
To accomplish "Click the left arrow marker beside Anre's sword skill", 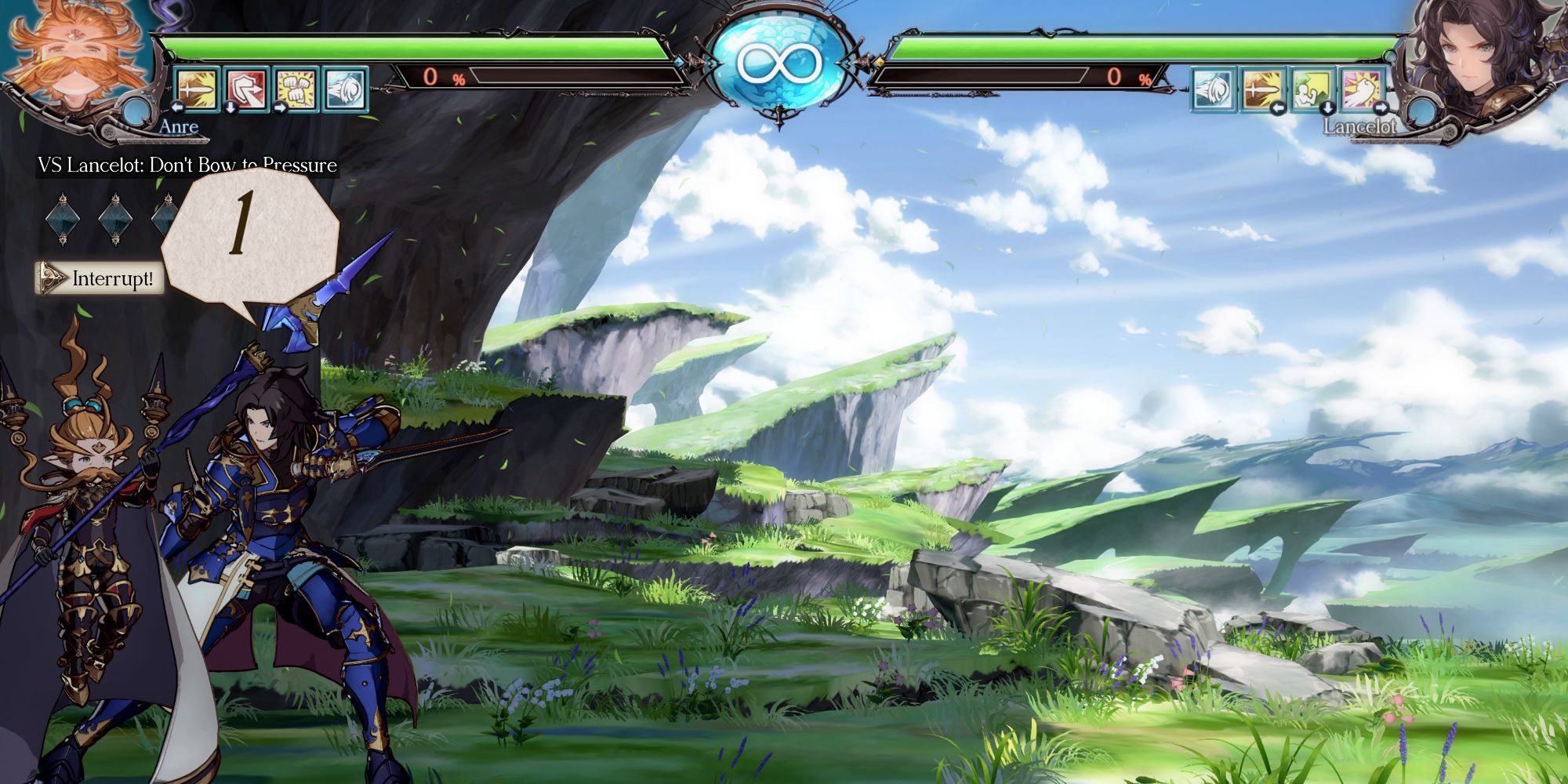I will click(176, 109).
